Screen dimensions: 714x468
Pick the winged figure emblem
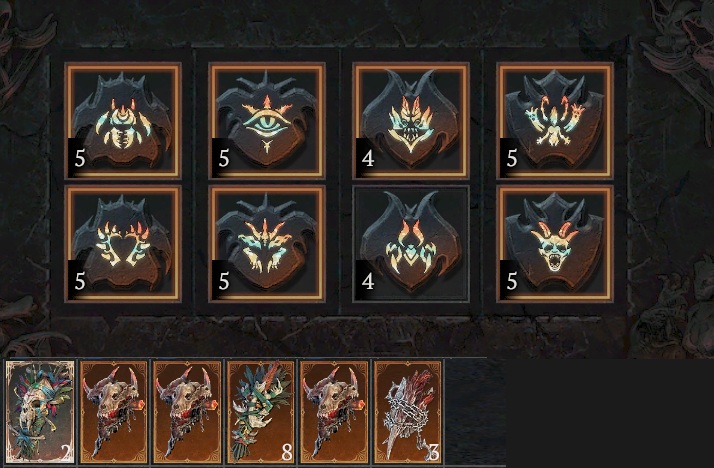pyautogui.click(x=555, y=120)
